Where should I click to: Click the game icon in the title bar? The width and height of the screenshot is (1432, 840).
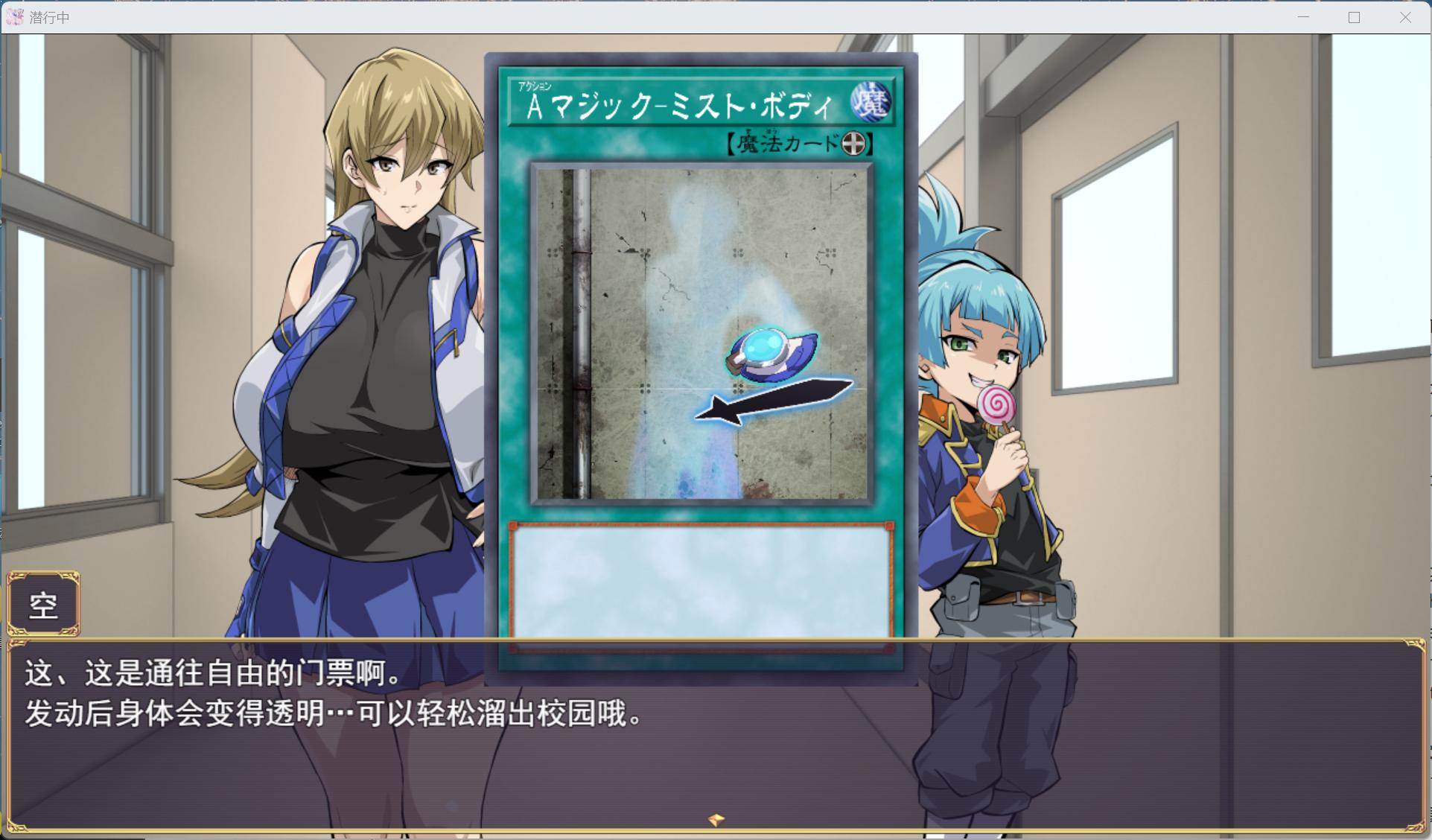tap(13, 16)
